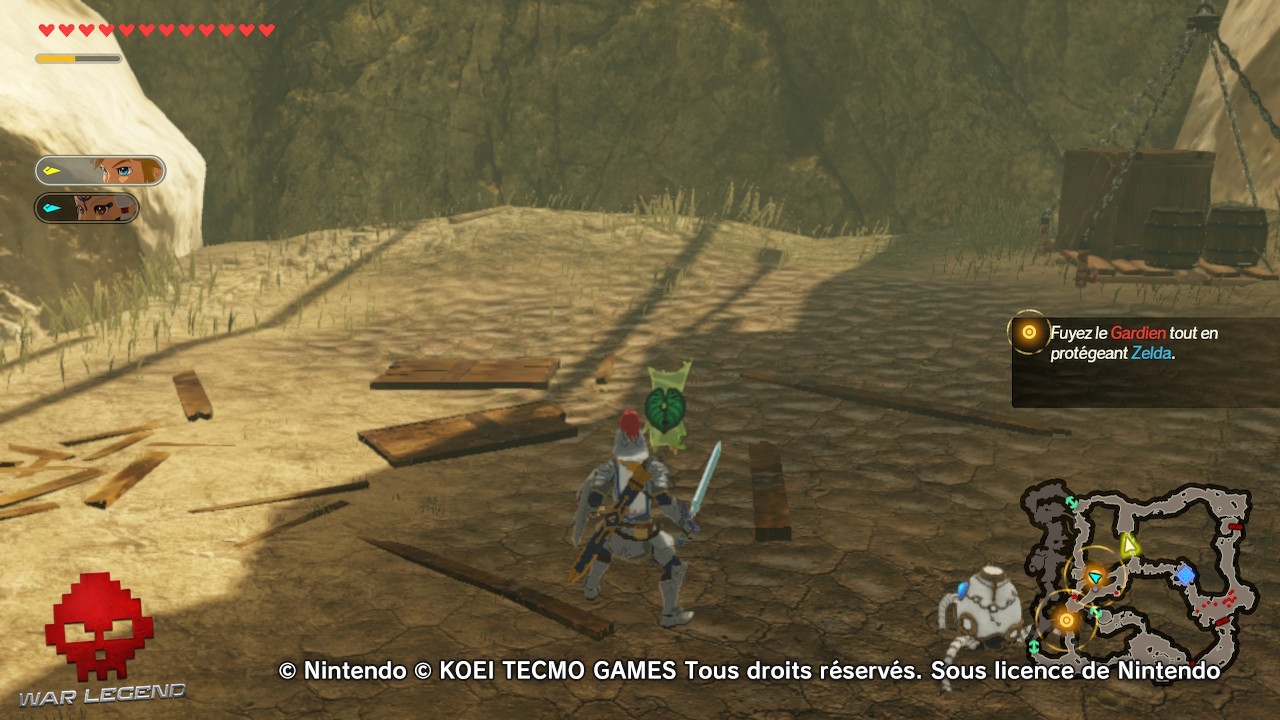The height and width of the screenshot is (720, 1280).
Task: Select the Guardian burst icon on the minimap
Action: pyautogui.click(x=1066, y=621)
